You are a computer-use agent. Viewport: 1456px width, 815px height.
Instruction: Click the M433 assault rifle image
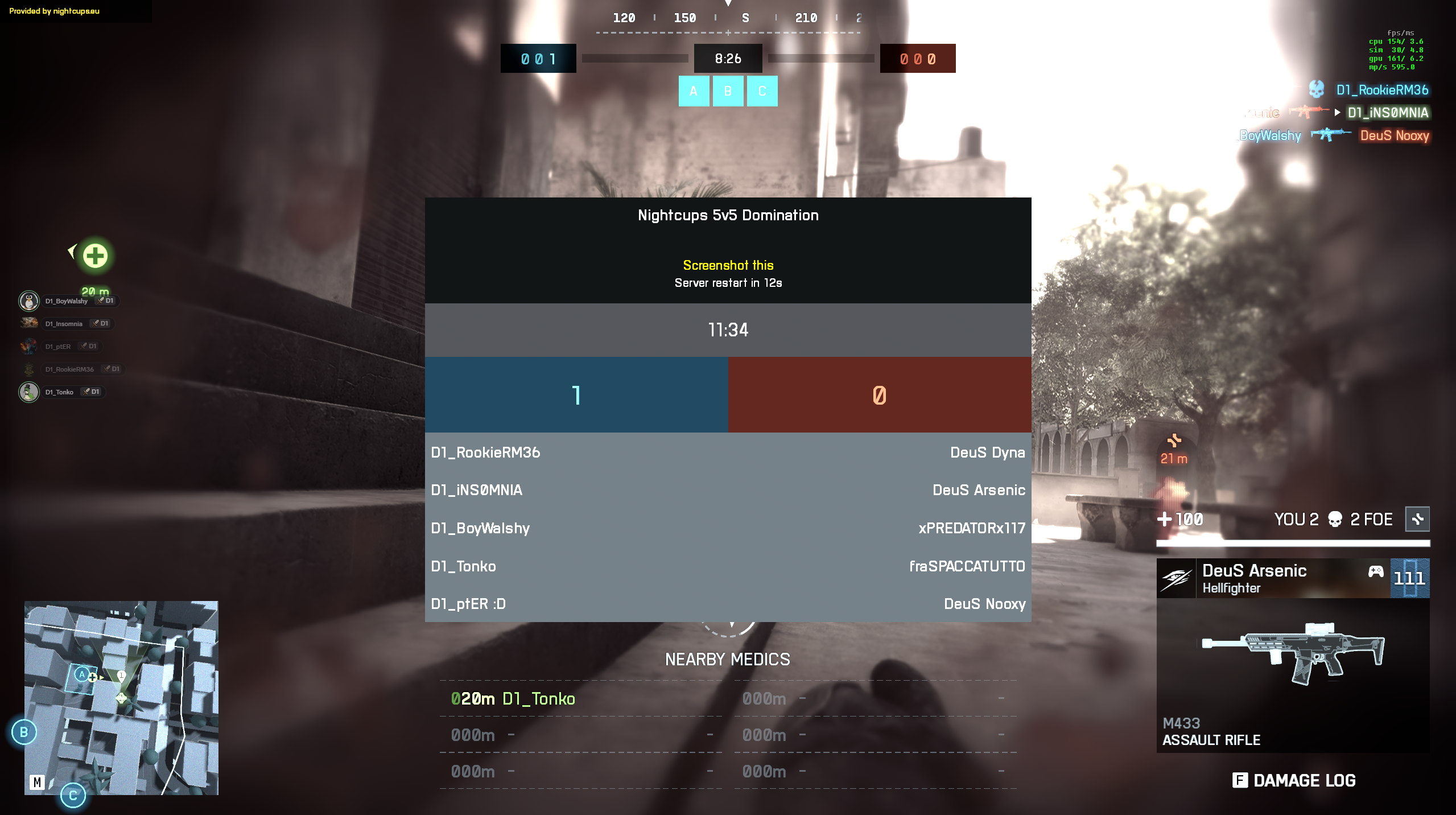click(x=1293, y=653)
